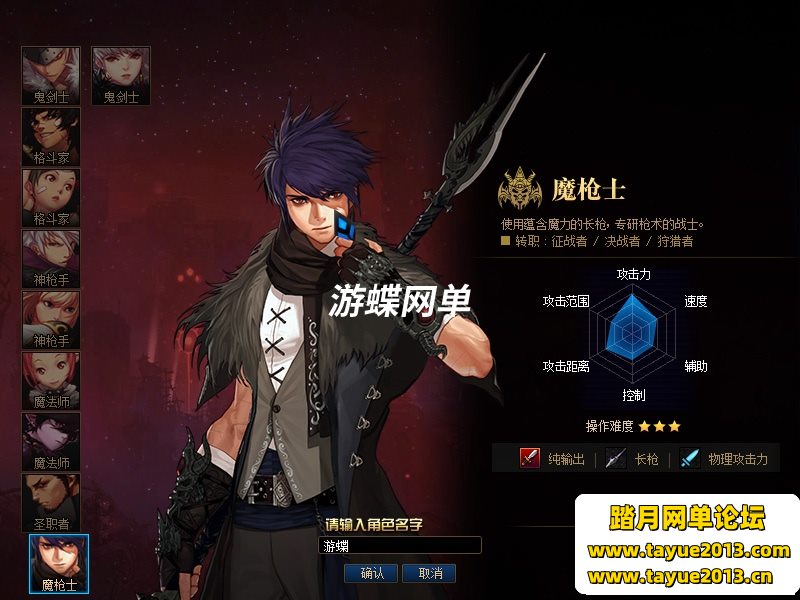The height and width of the screenshot is (600, 800).
Task: Confirm the character name with 确认
Action: [x=372, y=573]
